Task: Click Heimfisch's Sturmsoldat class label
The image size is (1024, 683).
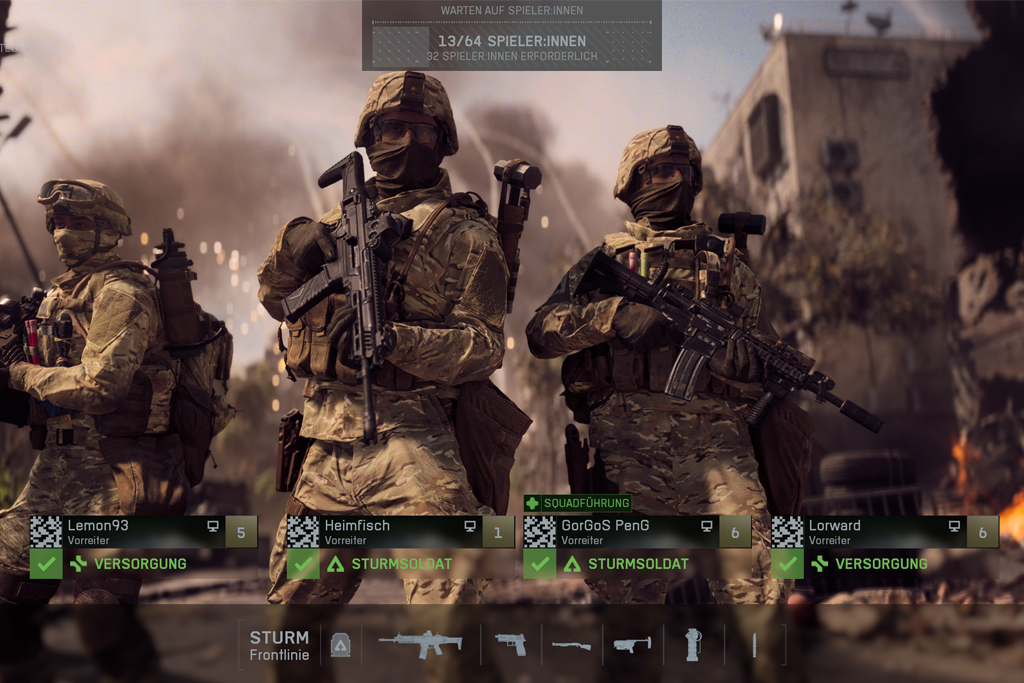Action: point(401,564)
